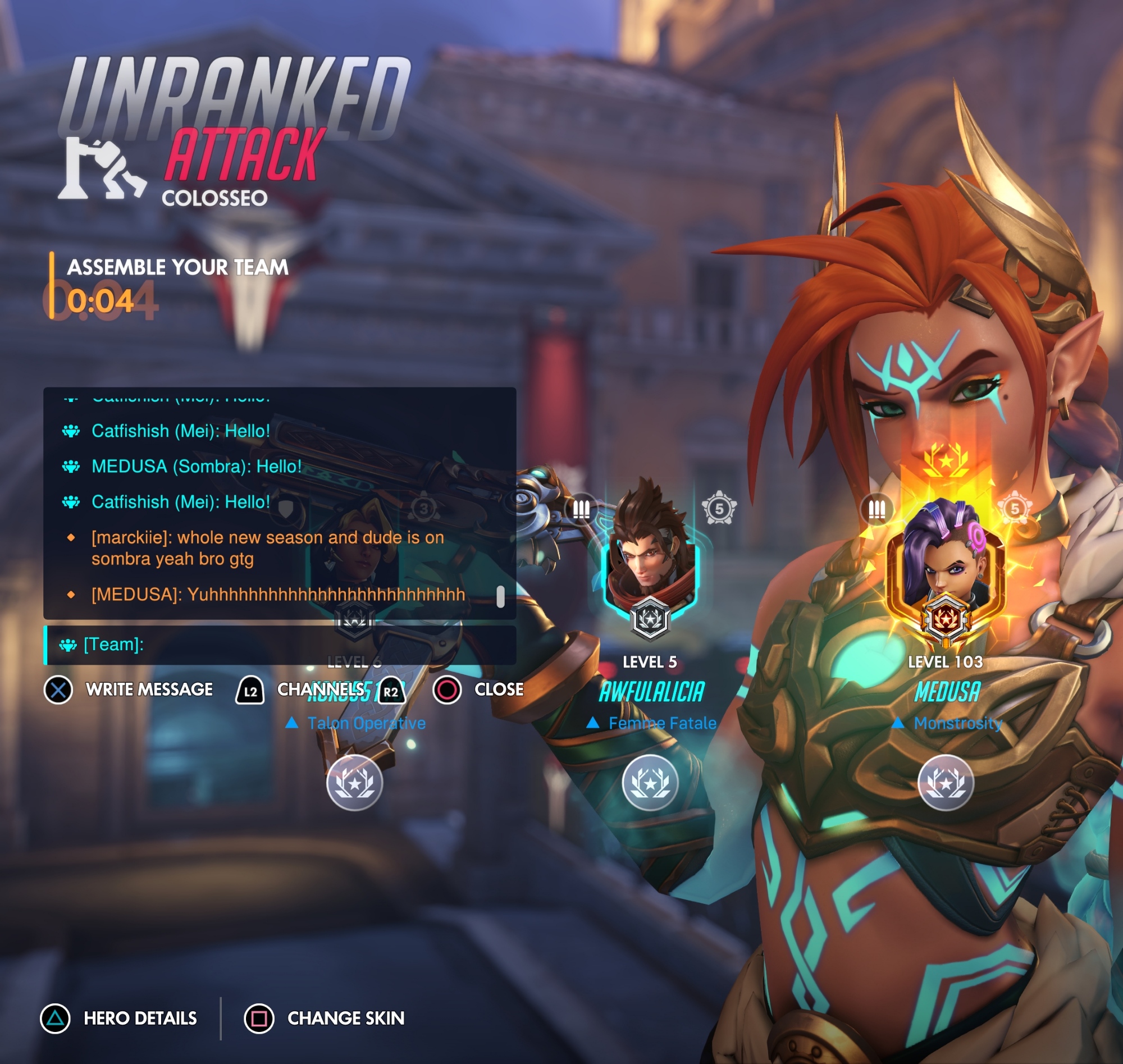Screen dimensions: 1123x1064
Task: Click the Monstrosity player title
Action: coord(958,723)
